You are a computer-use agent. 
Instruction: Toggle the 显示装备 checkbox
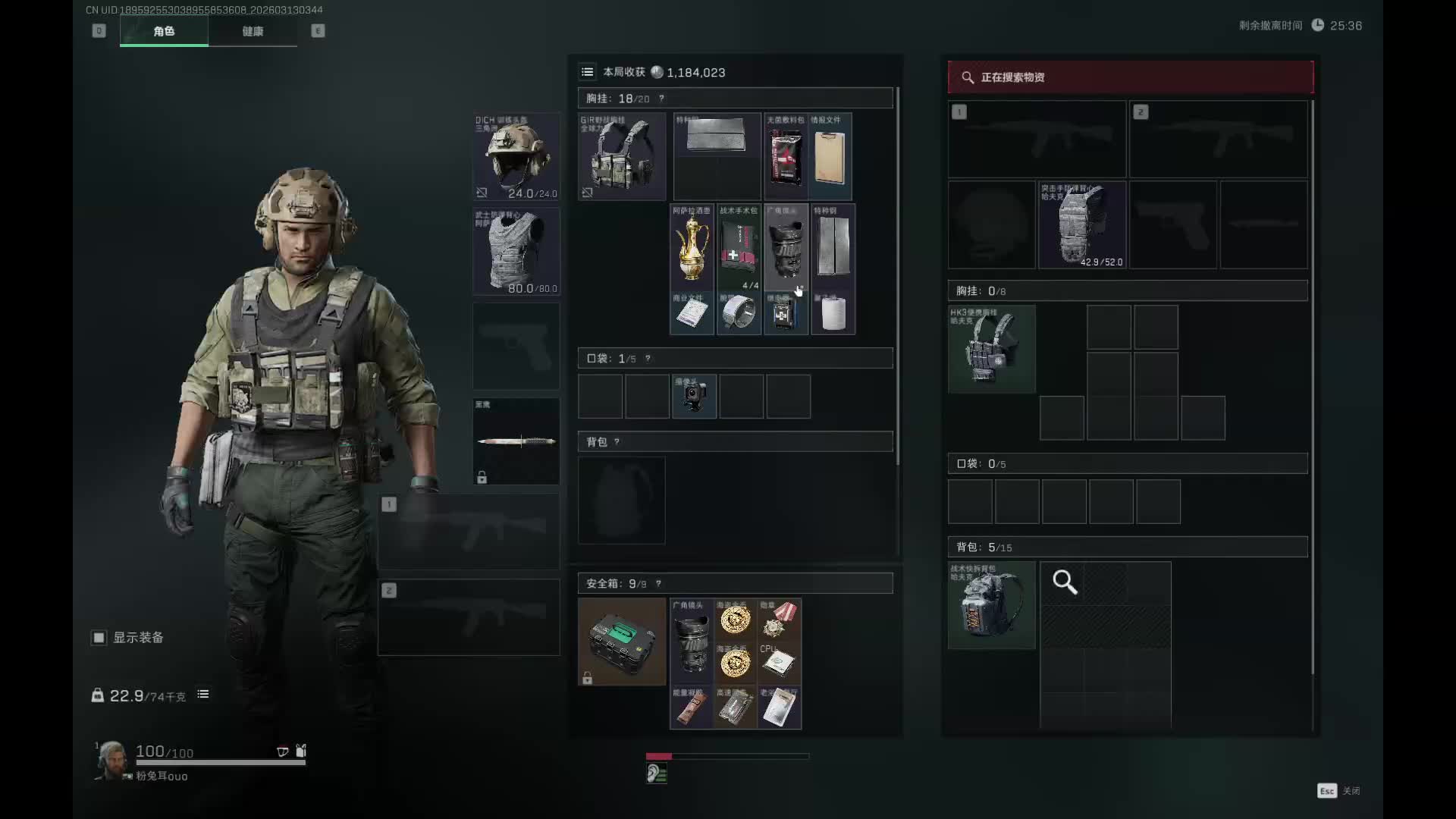[x=99, y=638]
